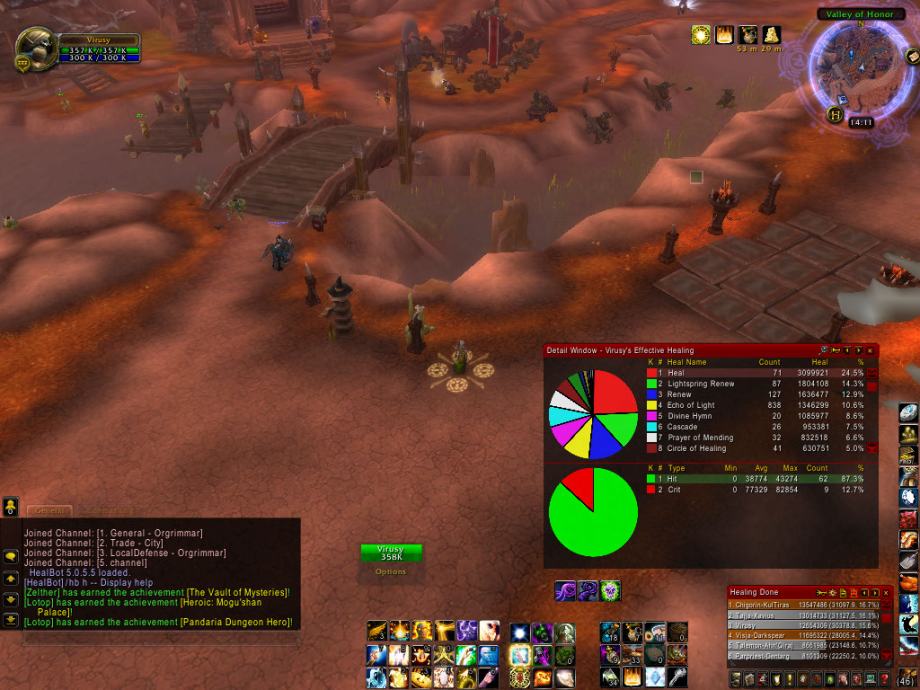
Task: Click the minimap H tracking button
Action: click(x=835, y=115)
